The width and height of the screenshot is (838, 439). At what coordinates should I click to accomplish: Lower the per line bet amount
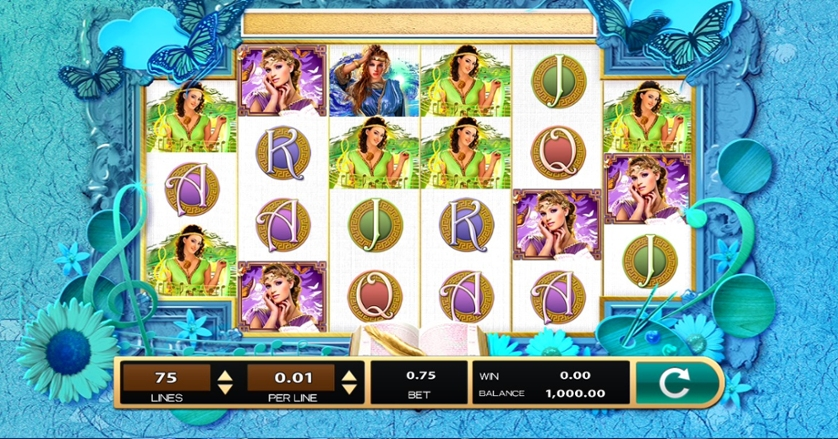[x=349, y=388]
